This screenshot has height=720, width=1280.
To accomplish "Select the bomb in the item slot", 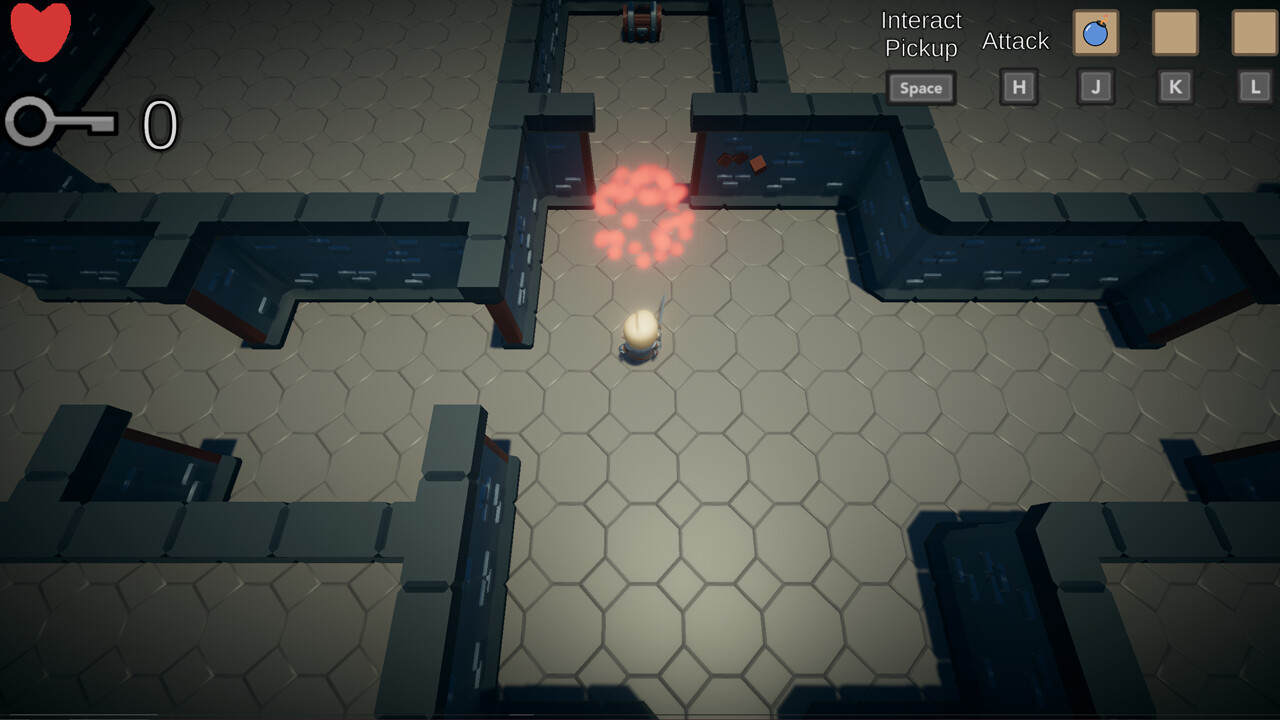I will (x=1096, y=32).
